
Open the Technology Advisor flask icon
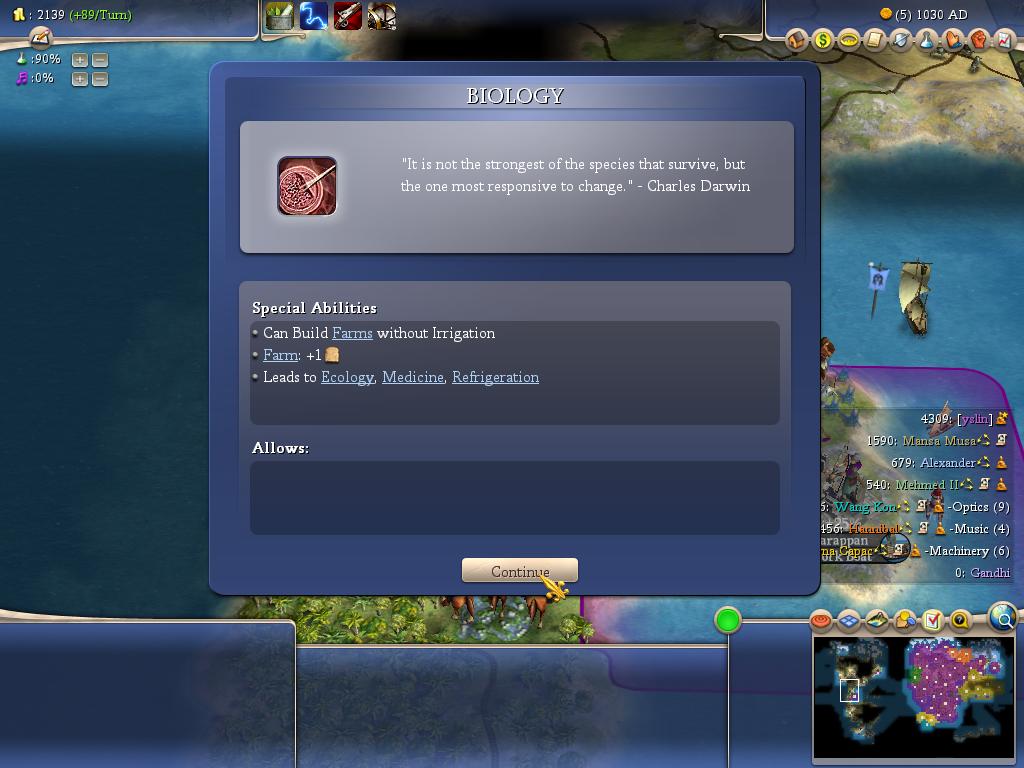point(927,41)
